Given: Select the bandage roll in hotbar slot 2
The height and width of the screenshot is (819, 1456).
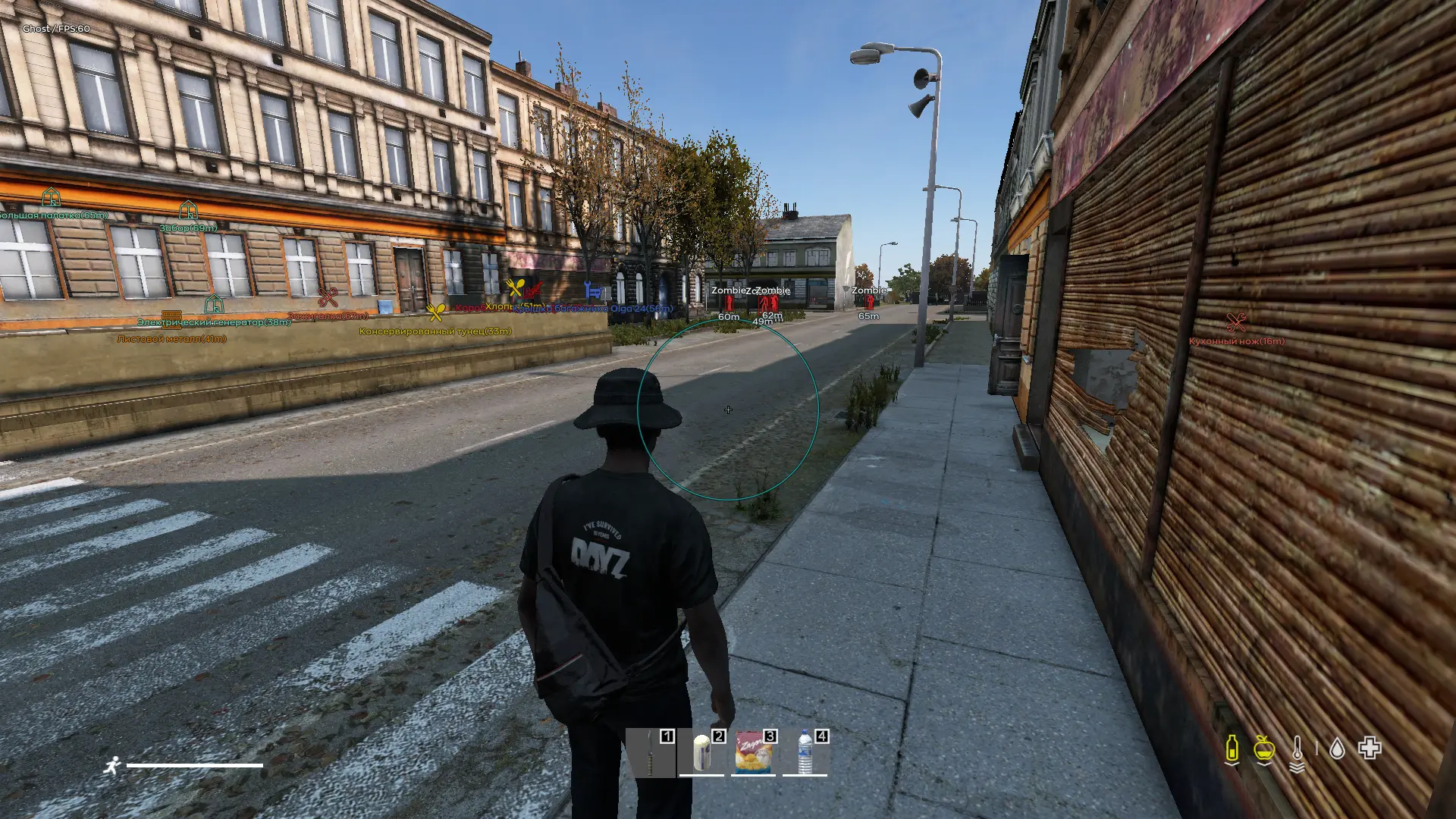Looking at the screenshot, I should (701, 752).
